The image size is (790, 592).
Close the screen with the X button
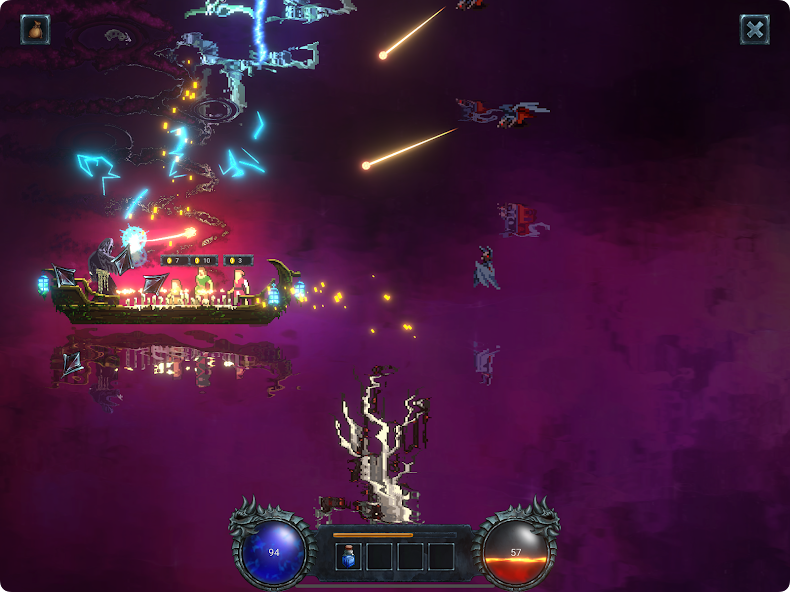click(x=754, y=29)
